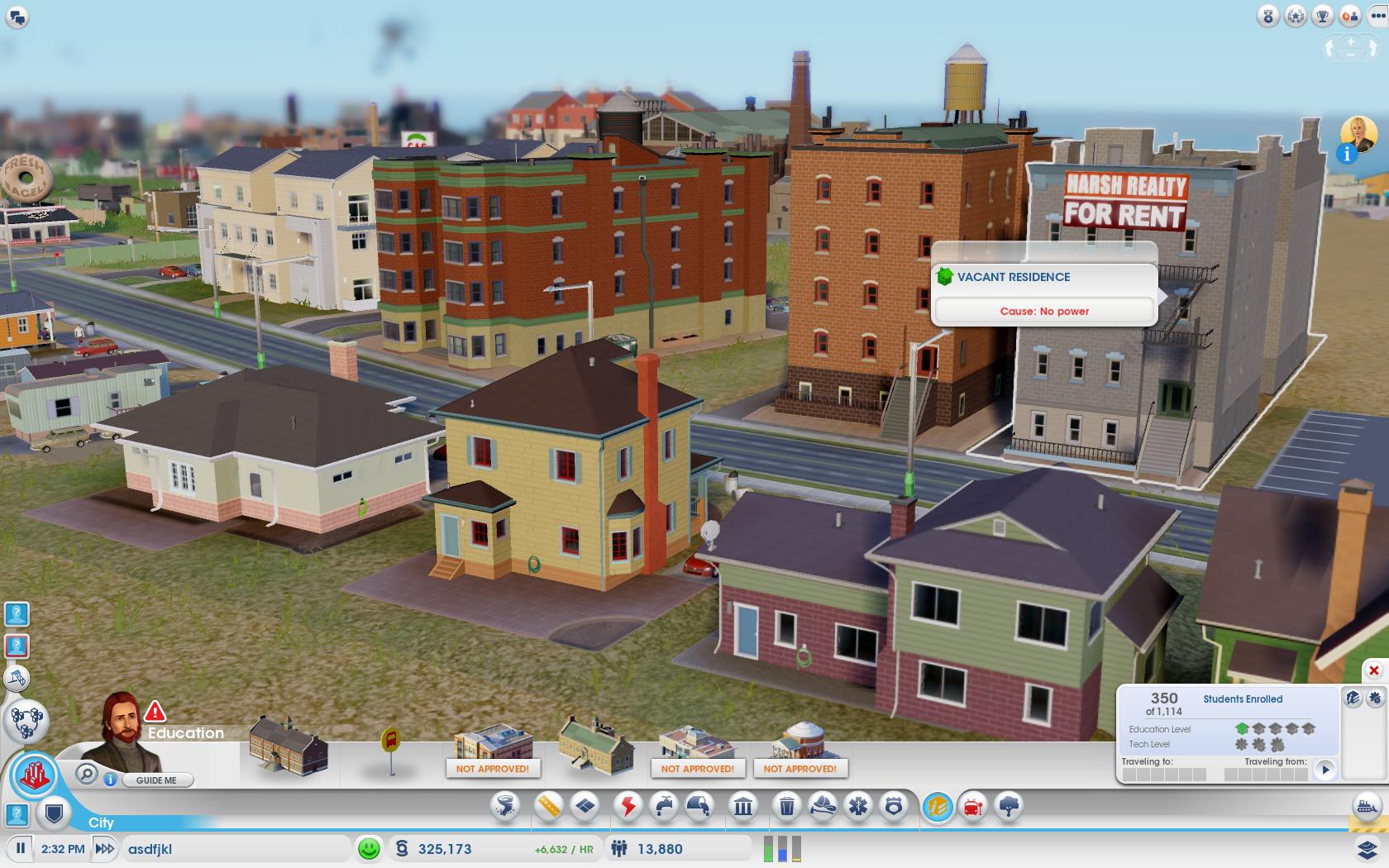The image size is (1389, 868).
Task: Expand the three-dot options menu top right
Action: 1377,16
